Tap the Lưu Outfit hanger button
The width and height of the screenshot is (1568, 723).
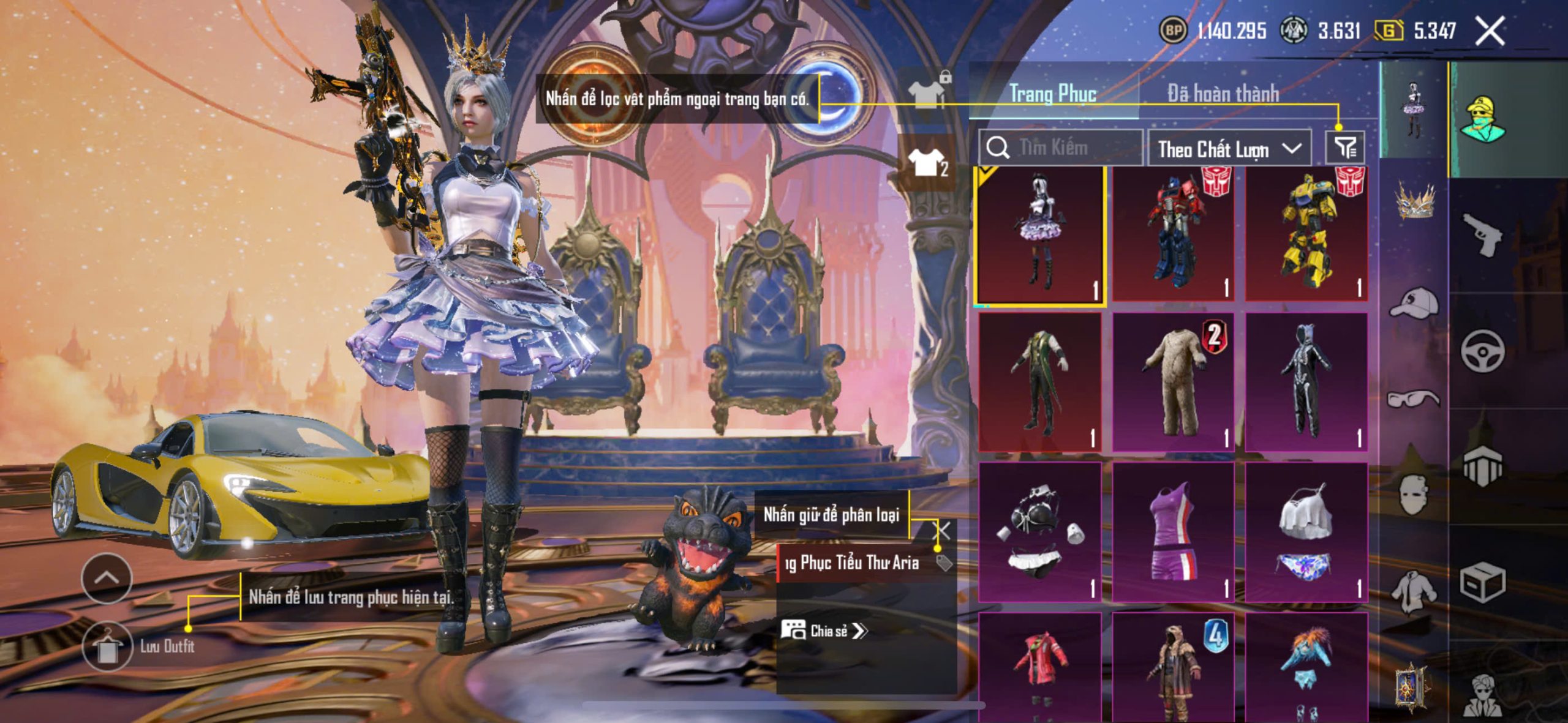click(x=107, y=647)
